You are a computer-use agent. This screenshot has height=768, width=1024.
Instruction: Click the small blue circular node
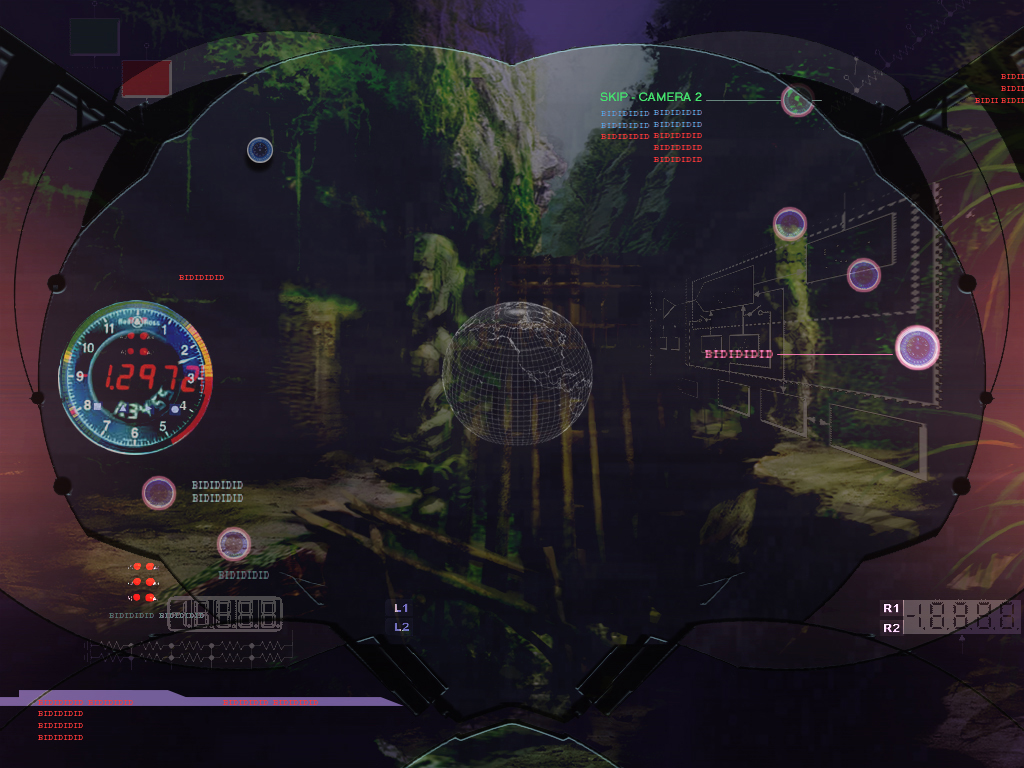tap(260, 150)
